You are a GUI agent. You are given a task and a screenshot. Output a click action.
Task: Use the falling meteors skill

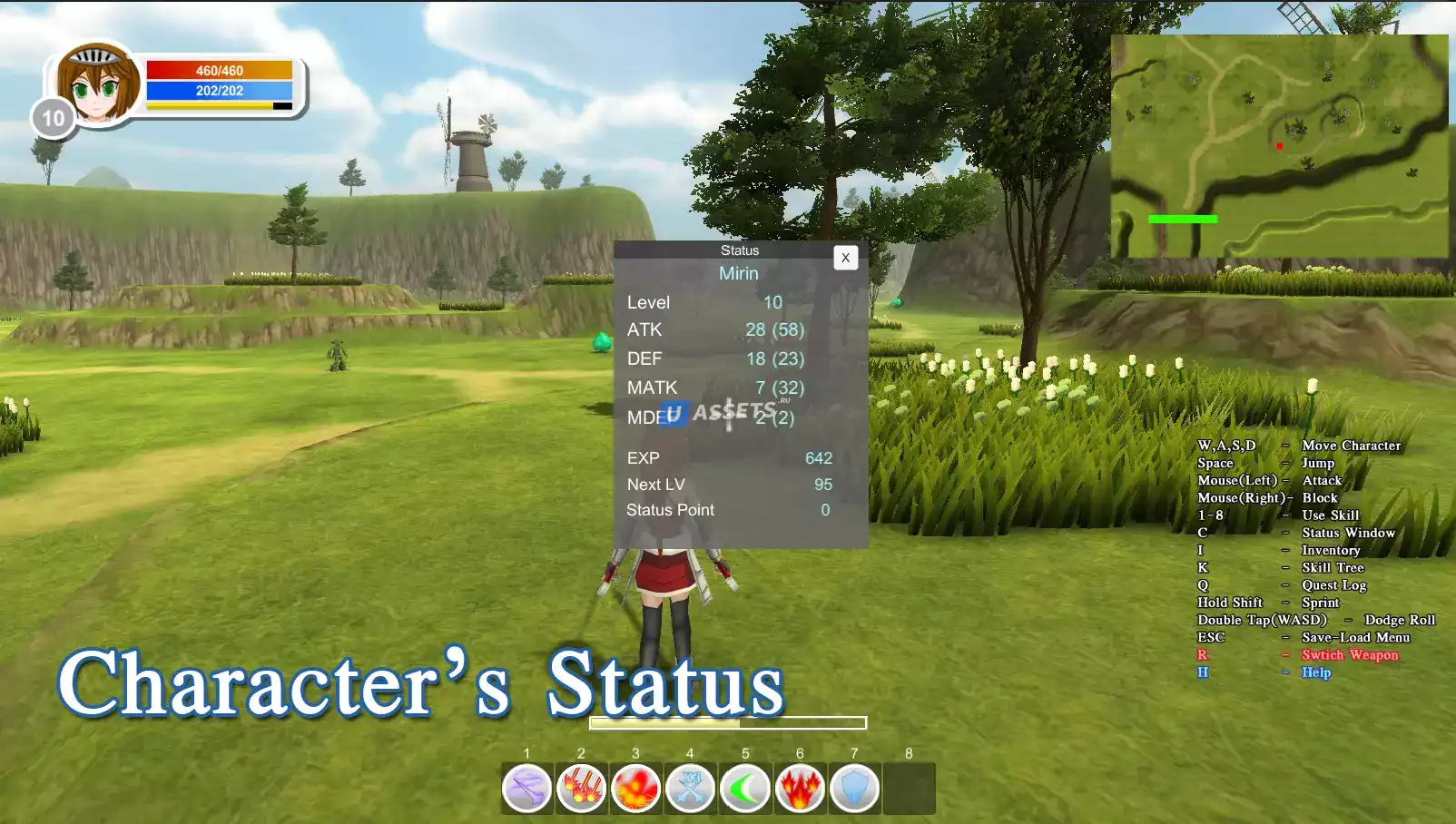[x=581, y=788]
